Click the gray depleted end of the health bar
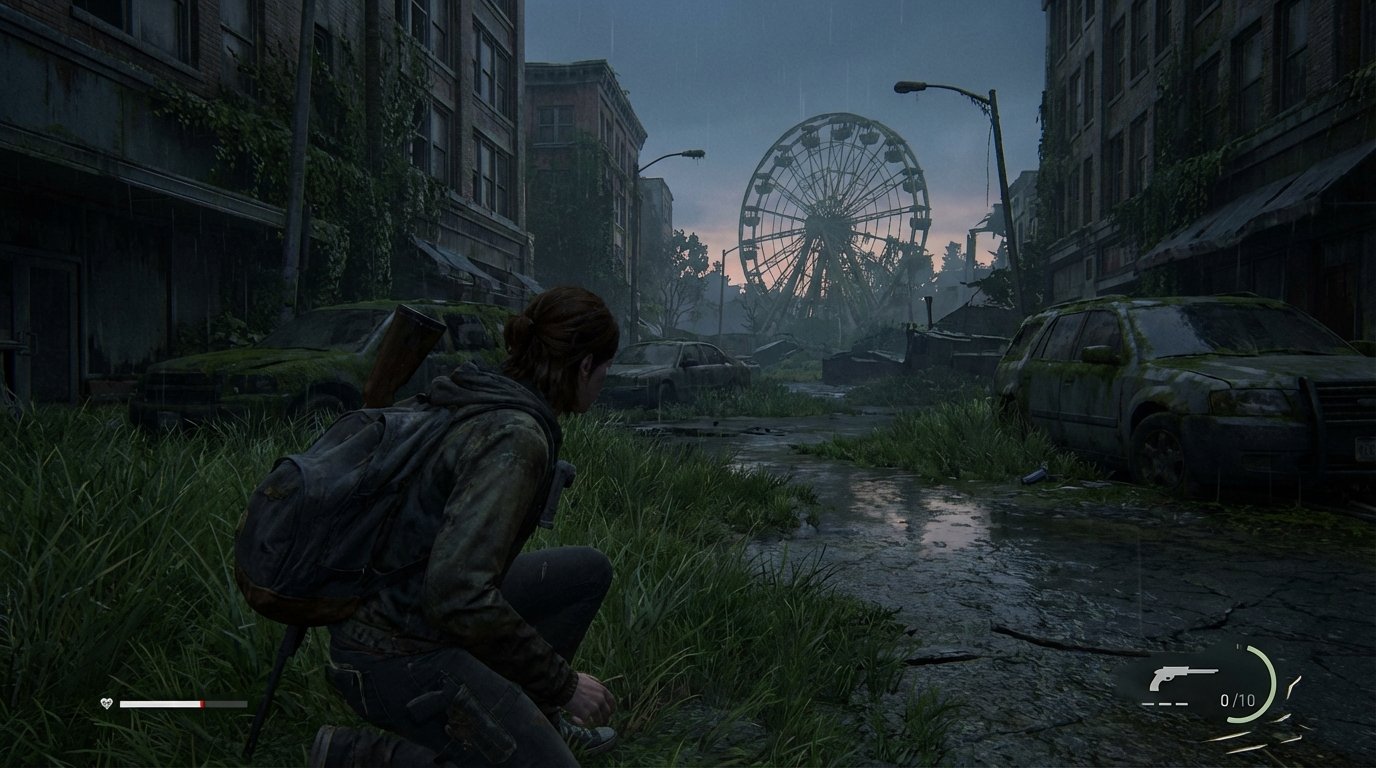This screenshot has width=1376, height=768. 225,703
